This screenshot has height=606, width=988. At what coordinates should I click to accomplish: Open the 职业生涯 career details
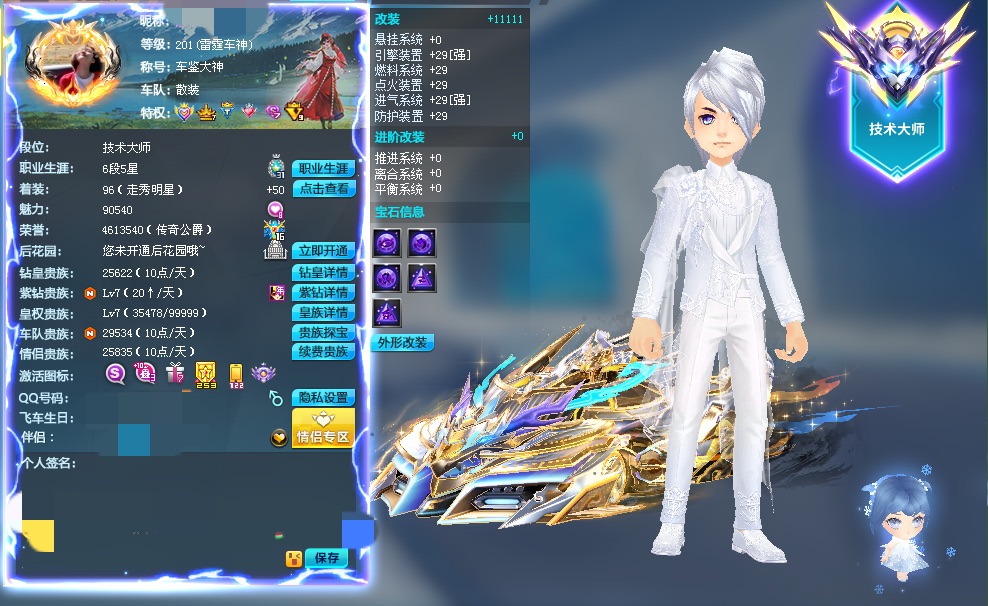(x=323, y=168)
